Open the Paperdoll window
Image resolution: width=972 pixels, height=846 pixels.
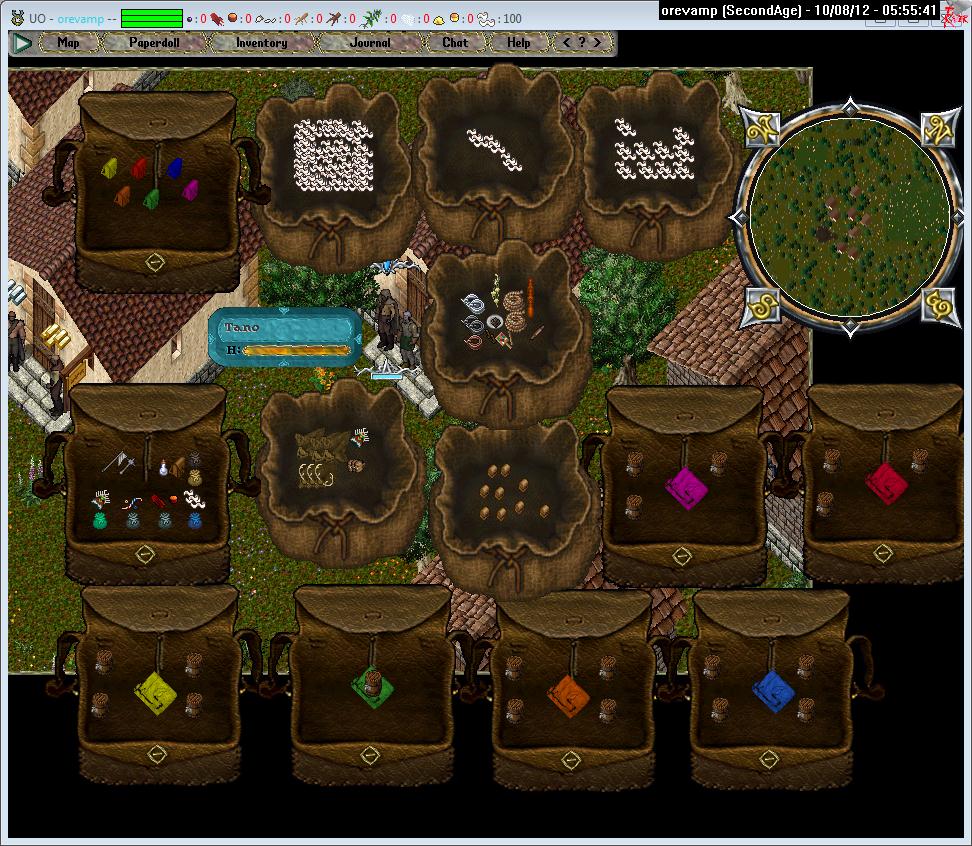point(154,43)
